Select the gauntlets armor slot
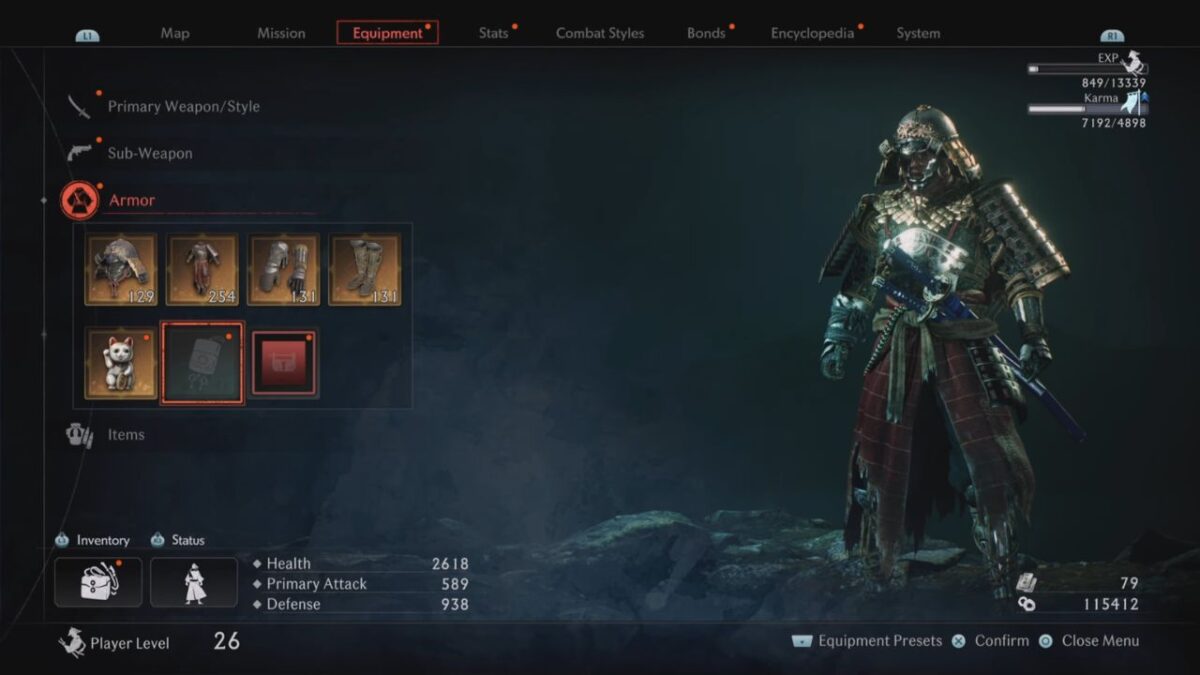1200x675 pixels. 284,270
